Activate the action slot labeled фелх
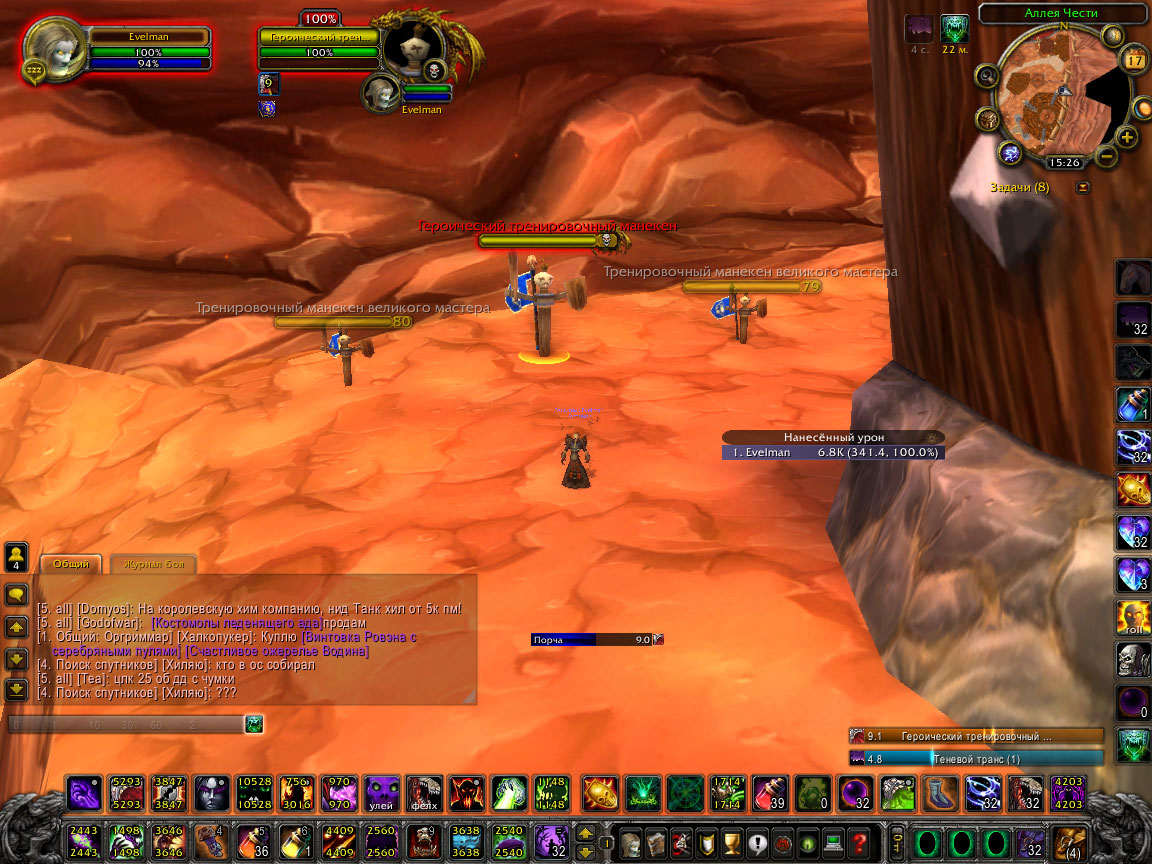This screenshot has height=864, width=1152. pyautogui.click(x=423, y=794)
